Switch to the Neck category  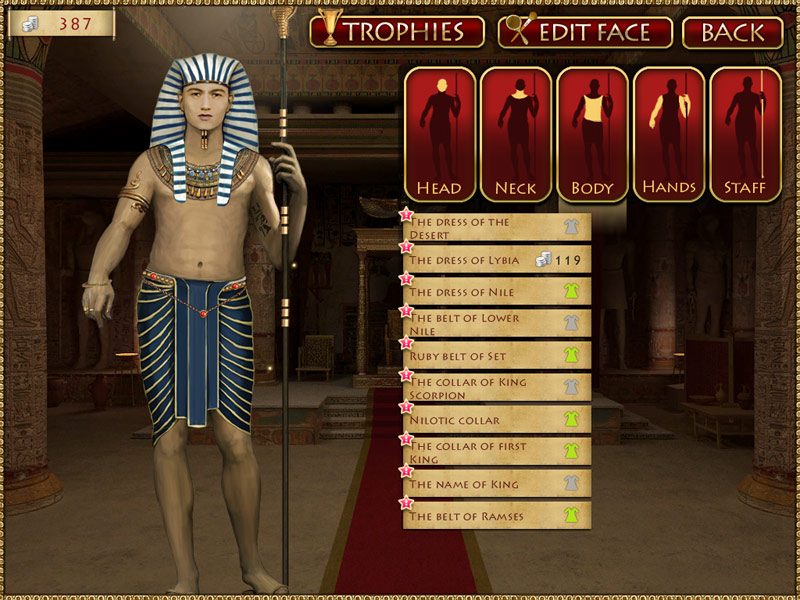516,135
